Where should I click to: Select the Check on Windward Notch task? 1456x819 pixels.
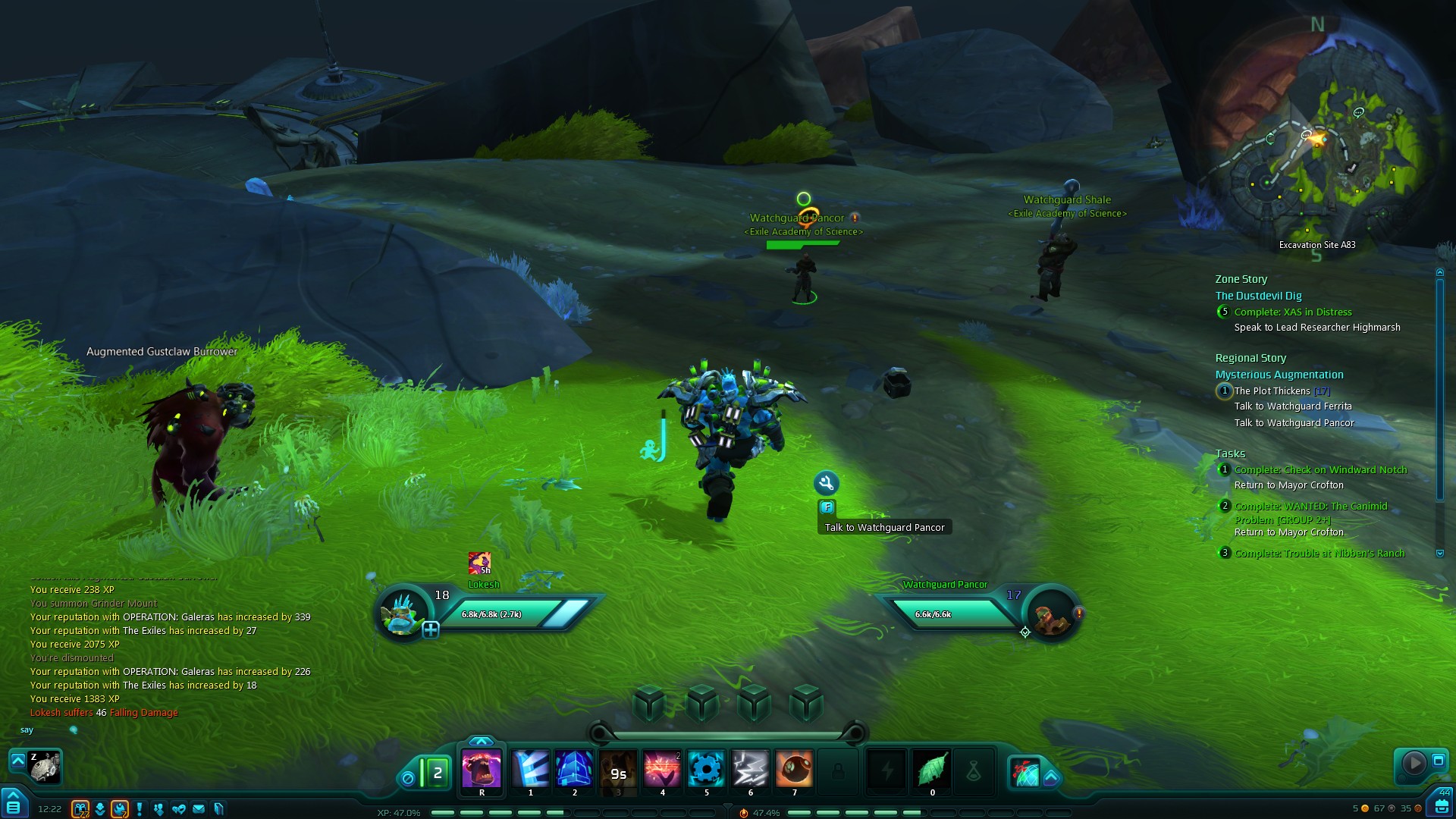click(x=1319, y=470)
